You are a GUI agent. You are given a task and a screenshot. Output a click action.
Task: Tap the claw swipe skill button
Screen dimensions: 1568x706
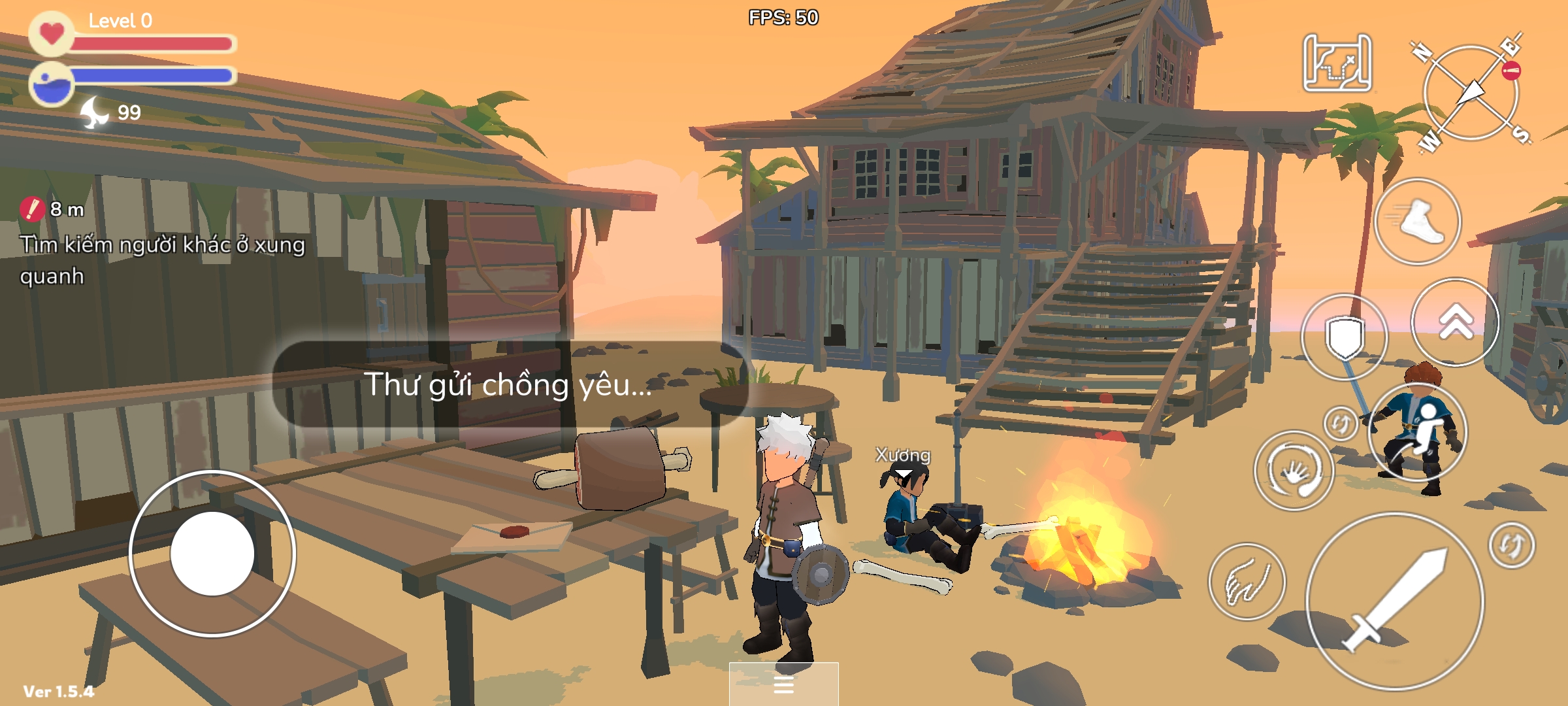tap(1247, 582)
